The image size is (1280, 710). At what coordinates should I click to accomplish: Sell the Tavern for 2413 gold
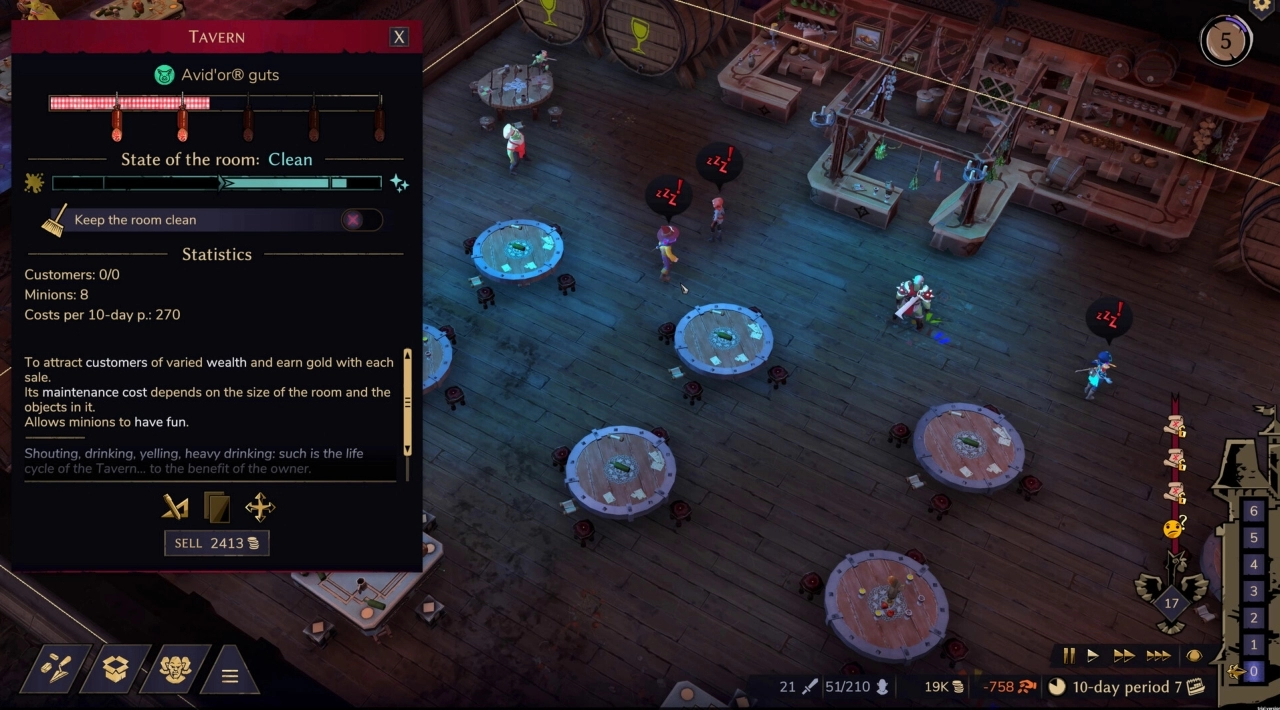217,543
